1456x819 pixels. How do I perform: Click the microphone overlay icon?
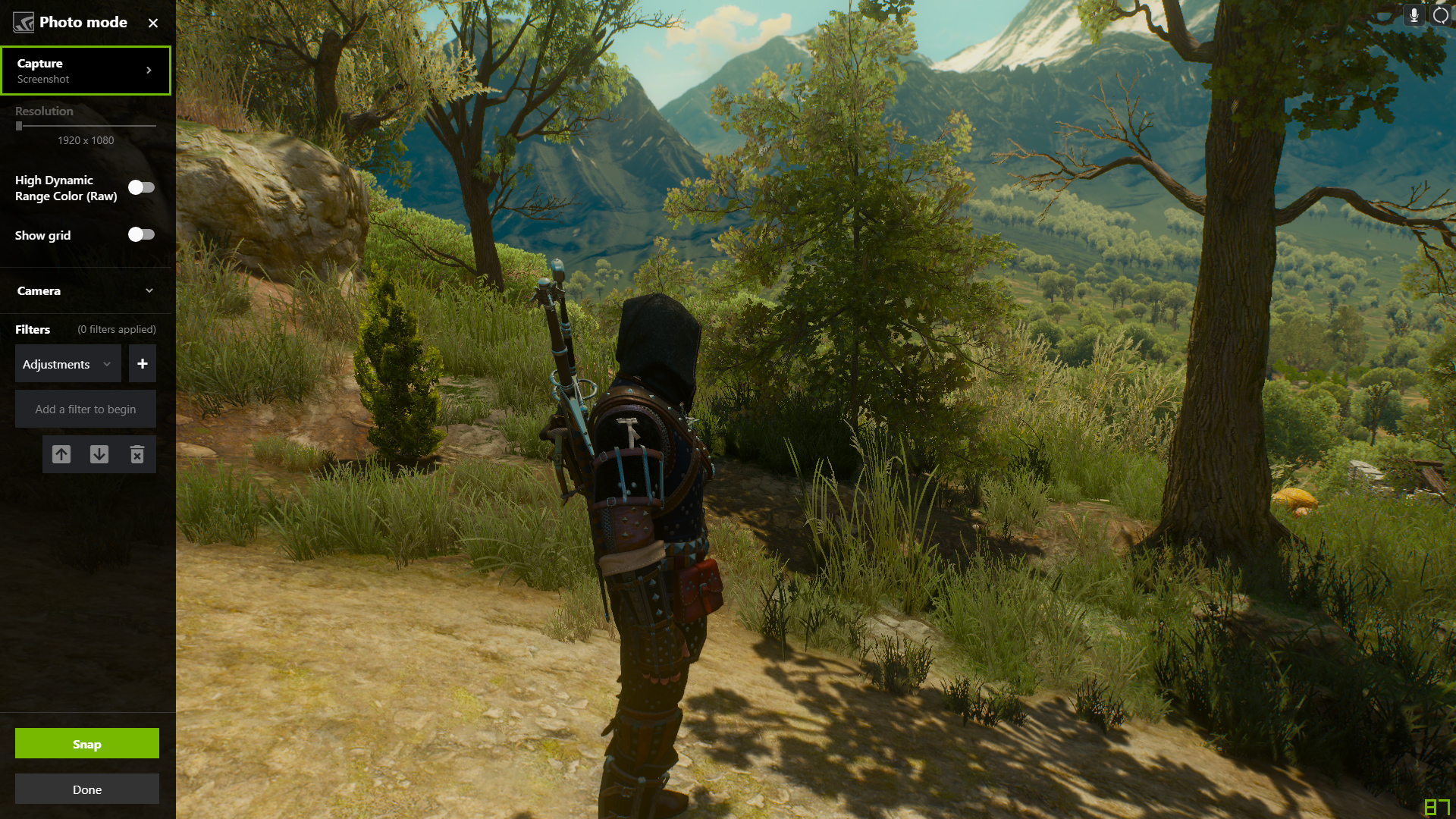click(1414, 15)
